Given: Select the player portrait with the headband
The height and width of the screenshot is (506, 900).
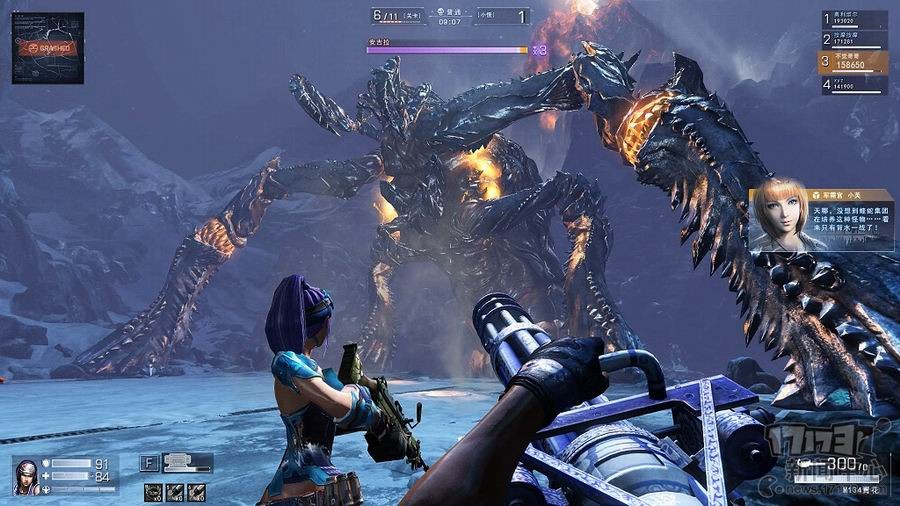Looking at the screenshot, I should 26,476.
